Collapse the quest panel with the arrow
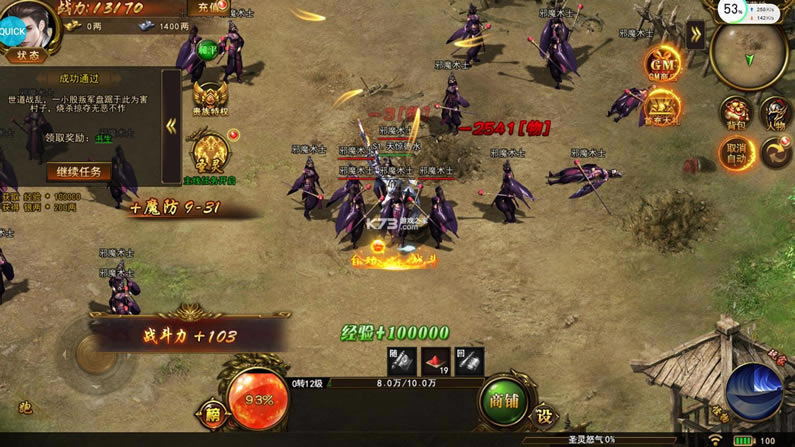 pyautogui.click(x=171, y=126)
